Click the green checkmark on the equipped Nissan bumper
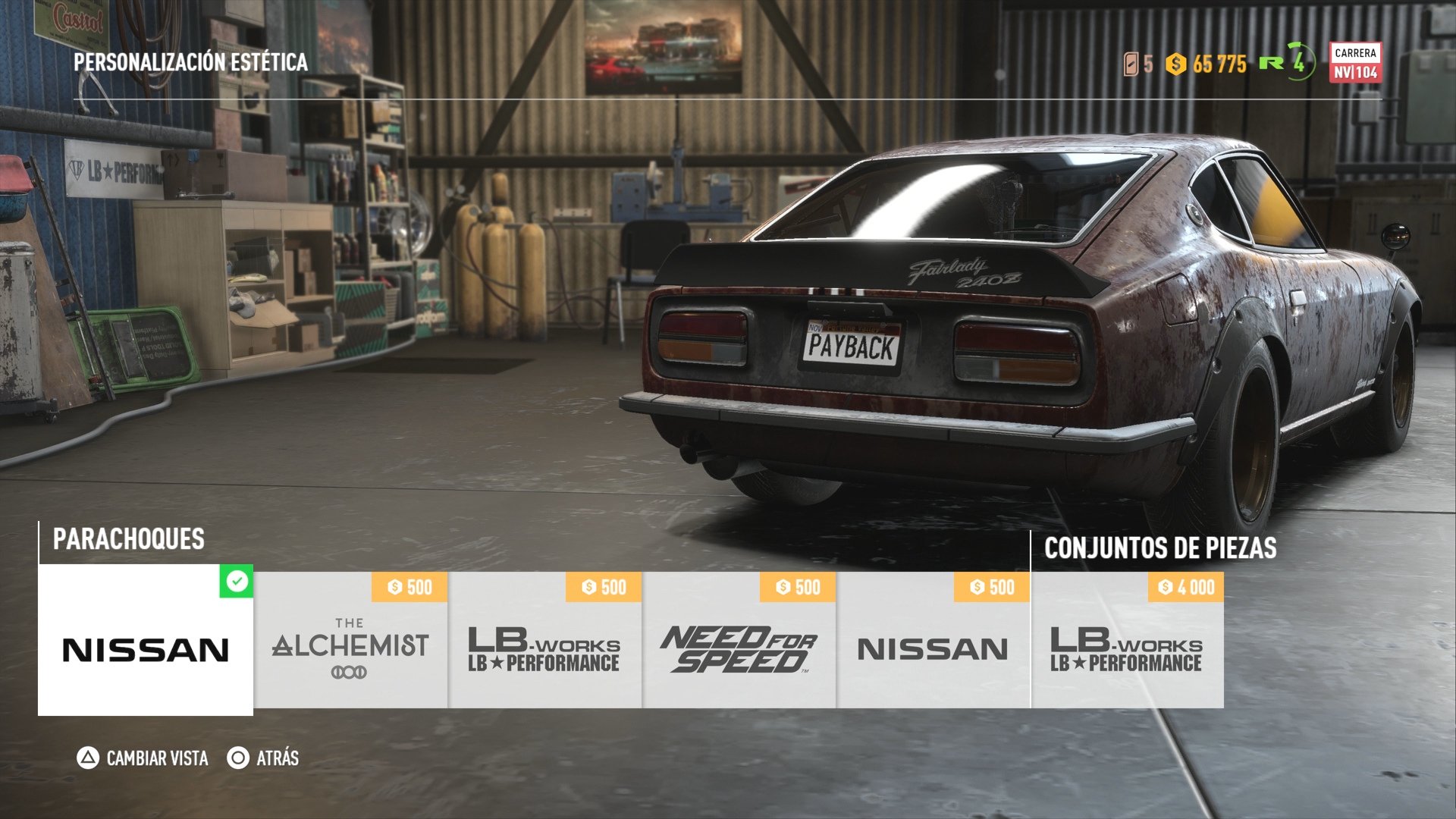The width and height of the screenshot is (1456, 819). click(x=236, y=580)
